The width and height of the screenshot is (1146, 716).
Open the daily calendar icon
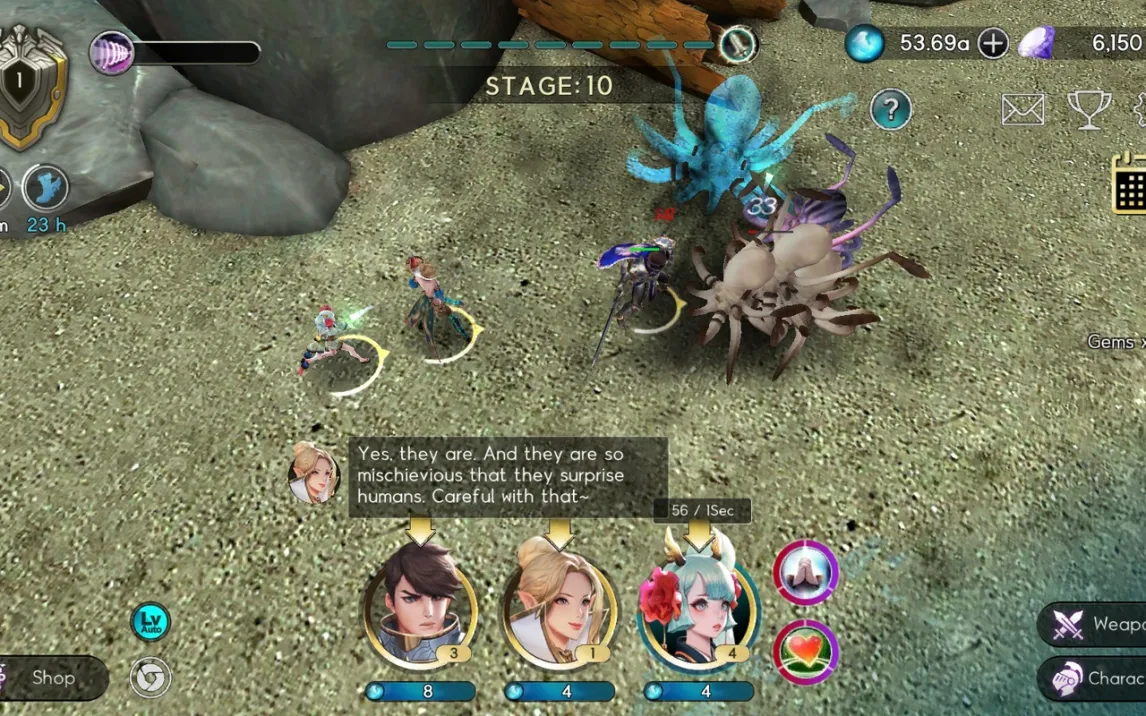pyautogui.click(x=1130, y=184)
